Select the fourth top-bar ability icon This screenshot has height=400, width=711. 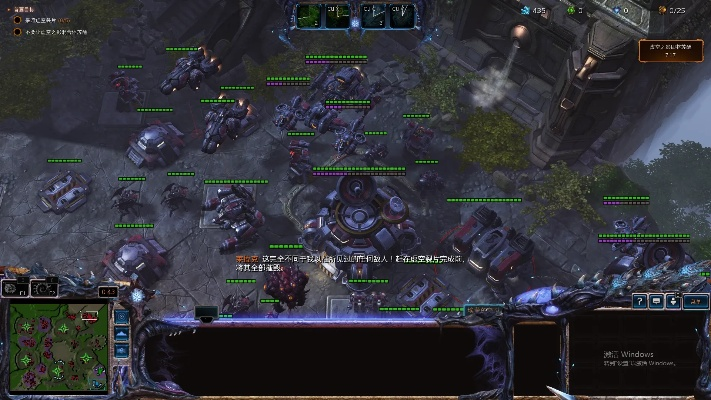tap(401, 14)
